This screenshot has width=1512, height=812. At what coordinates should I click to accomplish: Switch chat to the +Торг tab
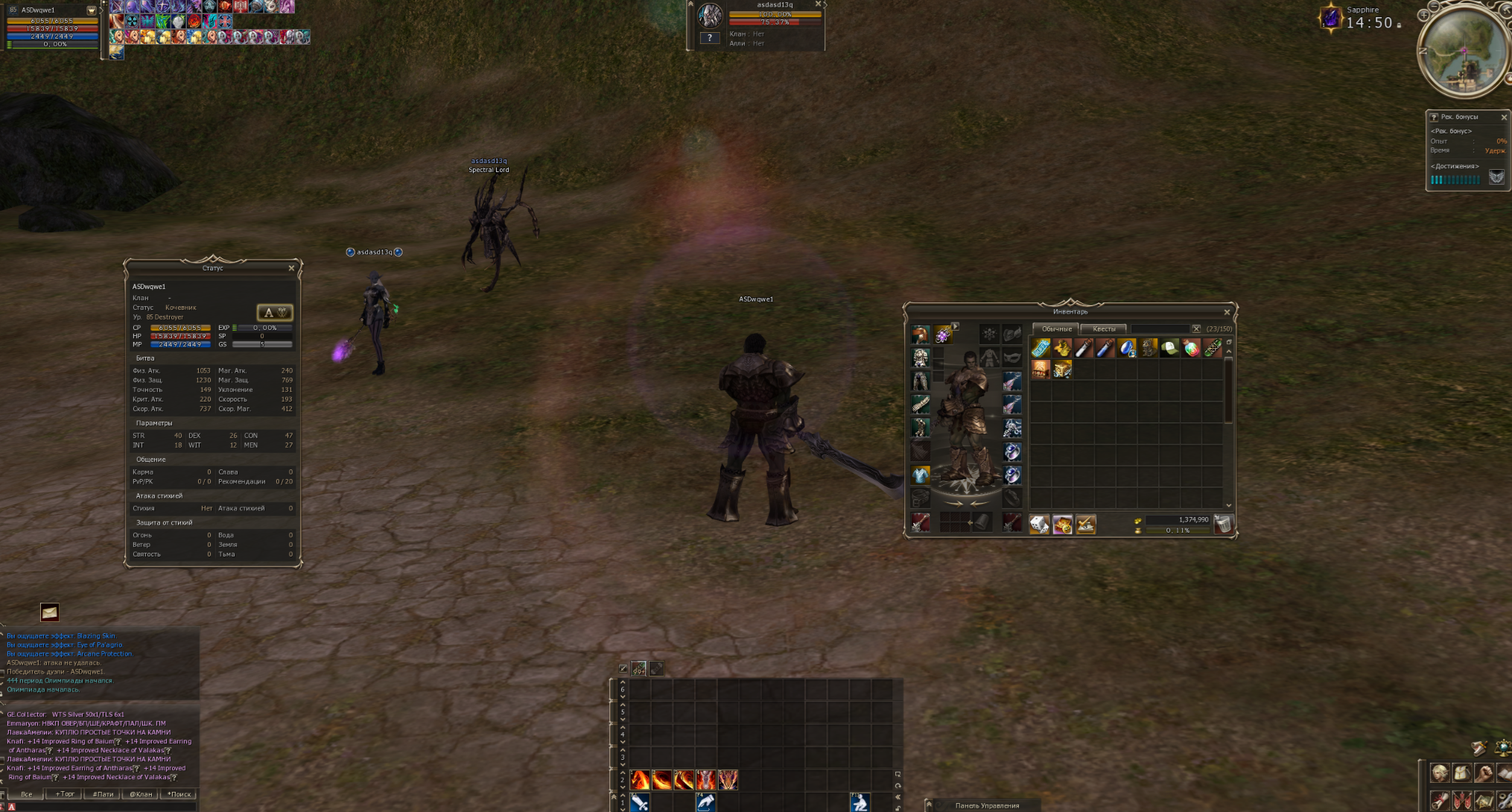point(65,794)
